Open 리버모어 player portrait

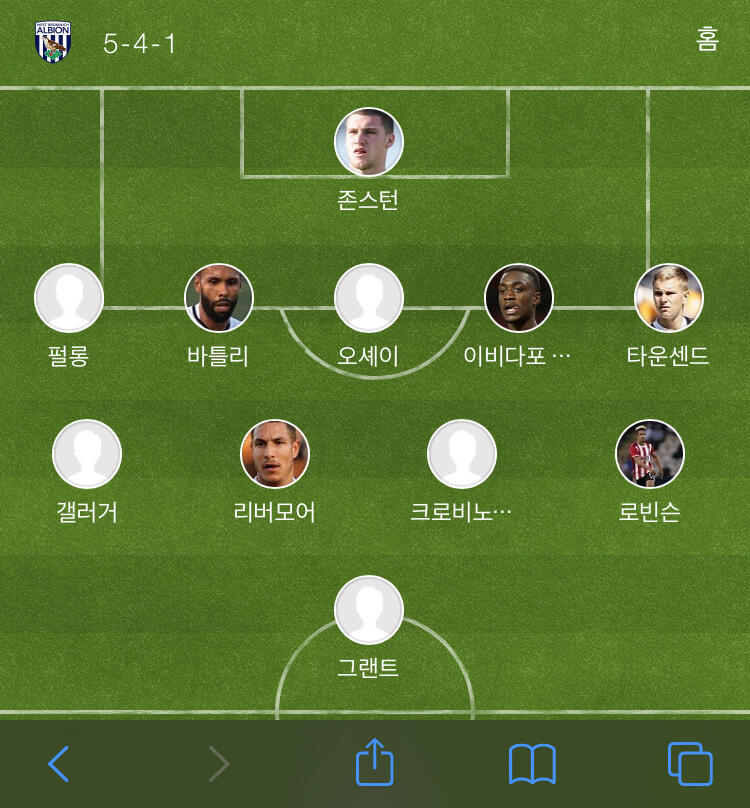[x=275, y=454]
